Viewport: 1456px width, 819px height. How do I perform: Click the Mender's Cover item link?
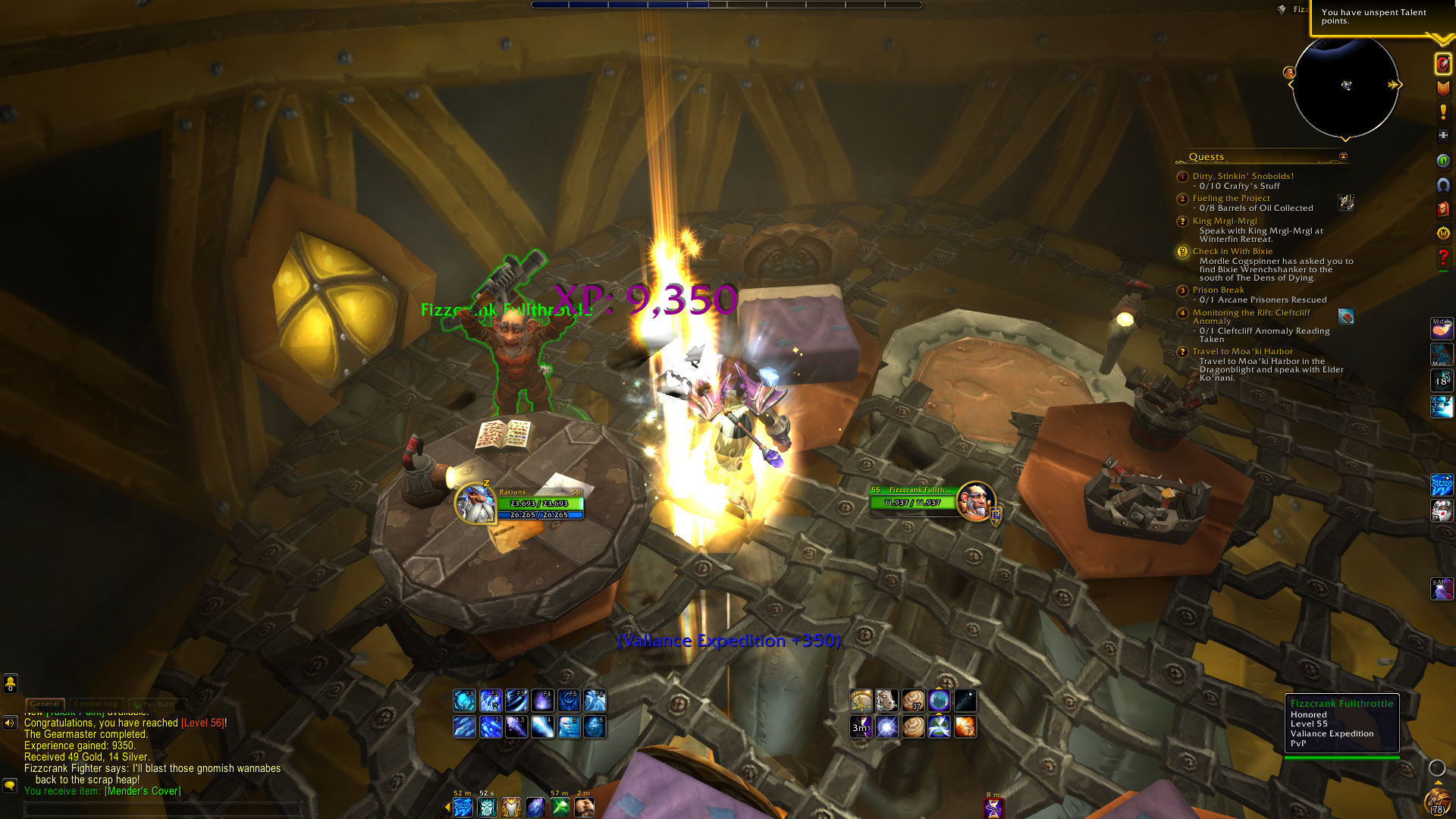tap(143, 791)
